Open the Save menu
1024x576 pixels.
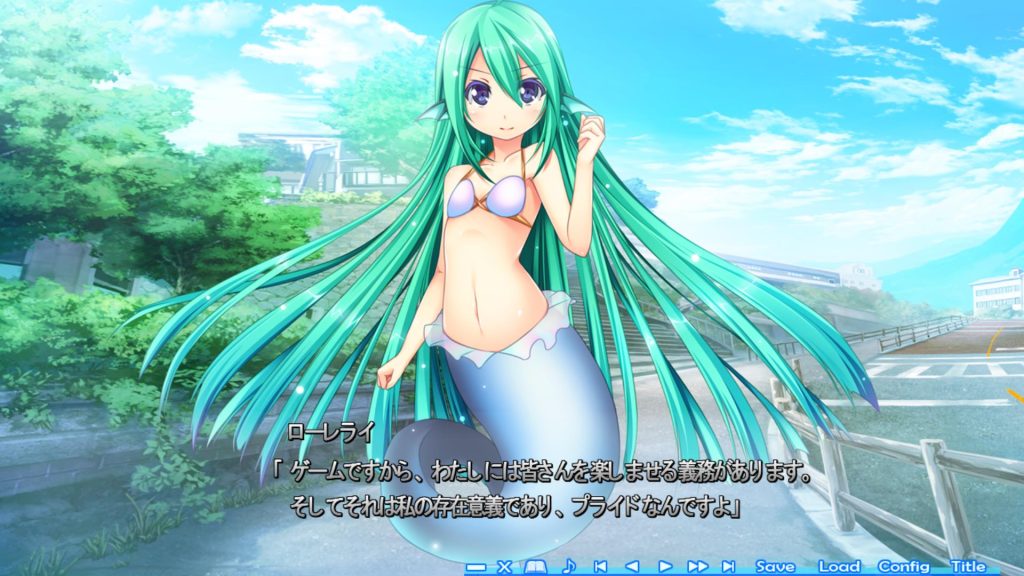775,567
